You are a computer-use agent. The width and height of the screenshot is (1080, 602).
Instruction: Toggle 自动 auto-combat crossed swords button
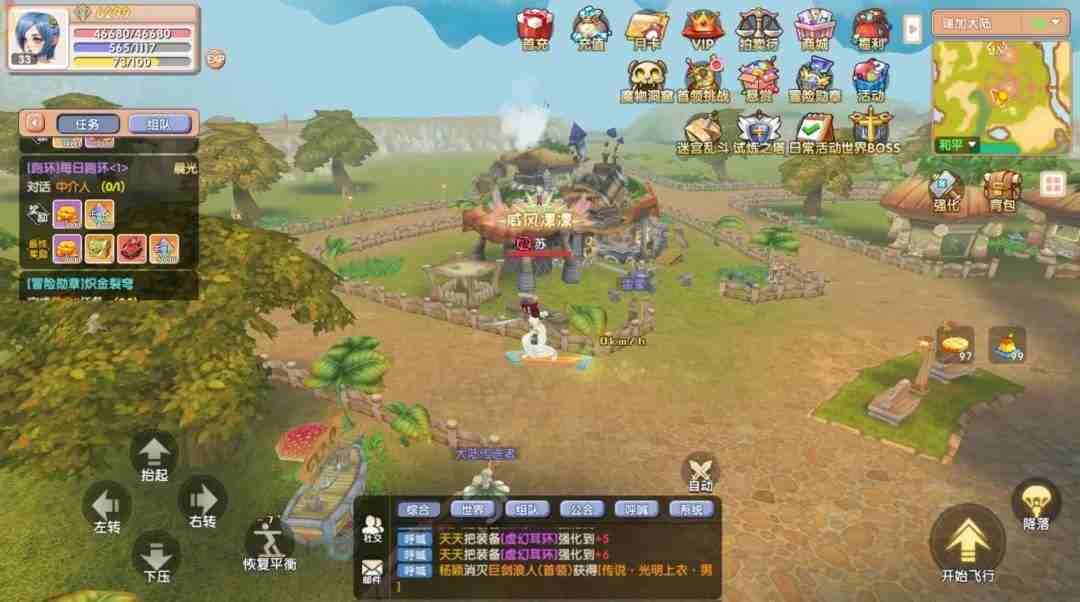coord(700,472)
